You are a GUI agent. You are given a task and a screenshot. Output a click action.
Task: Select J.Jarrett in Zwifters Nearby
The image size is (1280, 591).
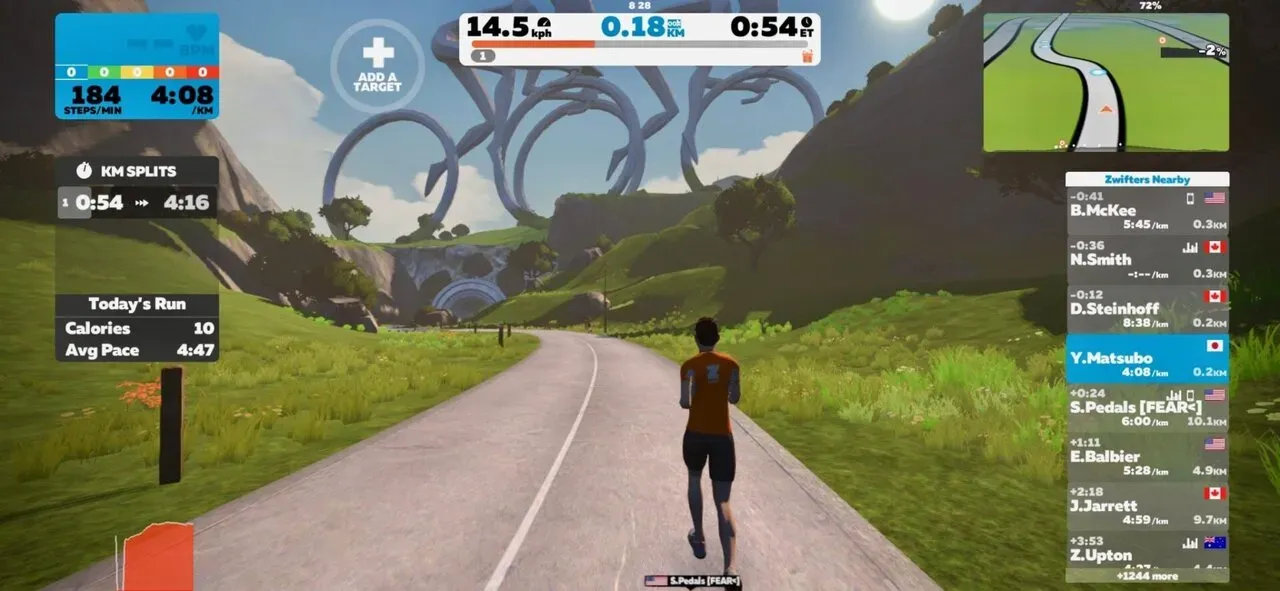(x=1146, y=505)
